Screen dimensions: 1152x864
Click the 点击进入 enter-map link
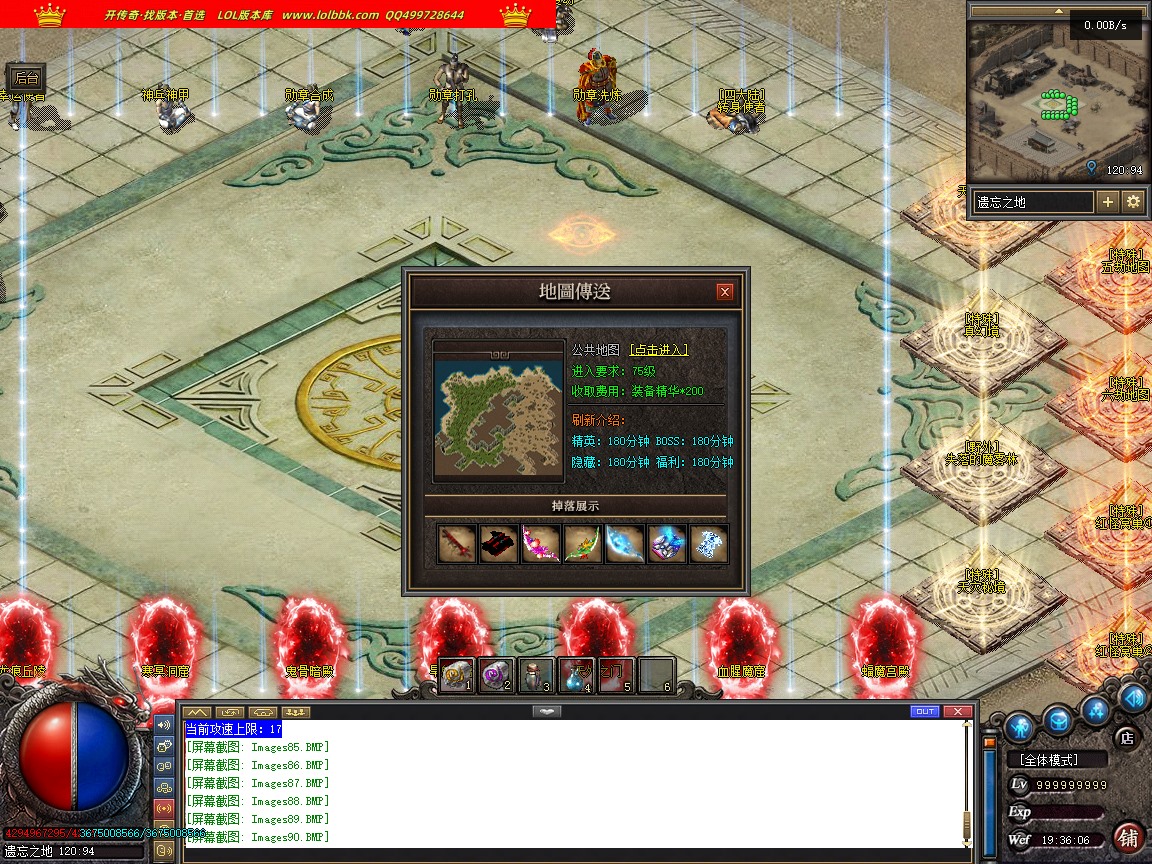click(658, 349)
